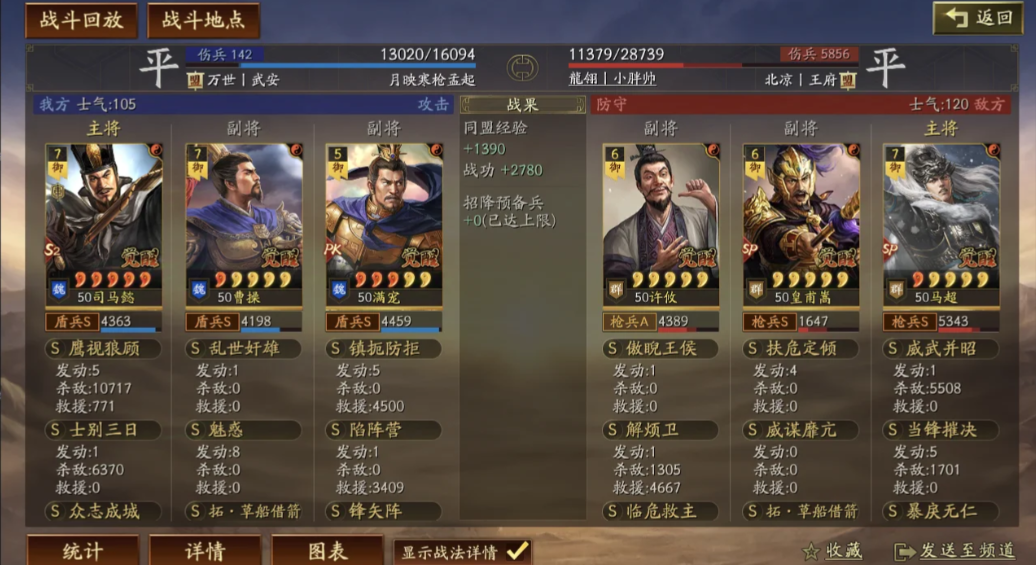Open the 龍翎 | 小胖帅 player name link
This screenshot has height=565, width=1036.
tap(611, 78)
